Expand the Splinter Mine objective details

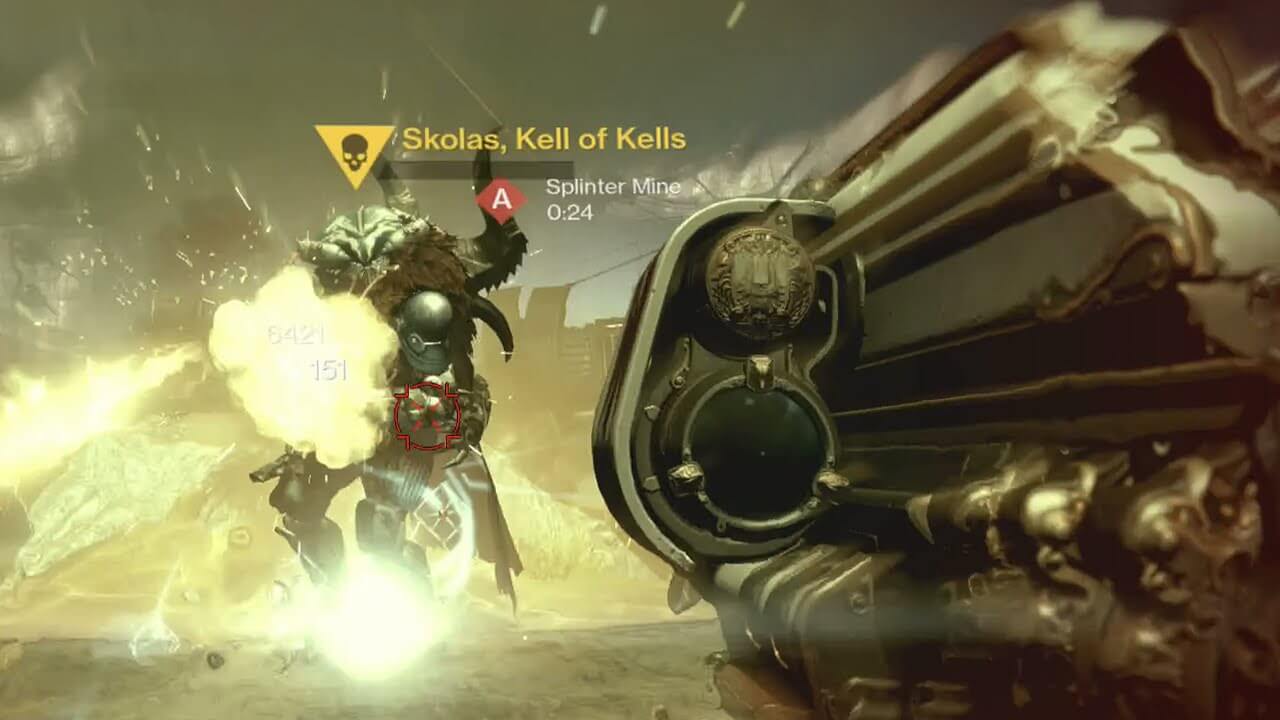click(612, 188)
